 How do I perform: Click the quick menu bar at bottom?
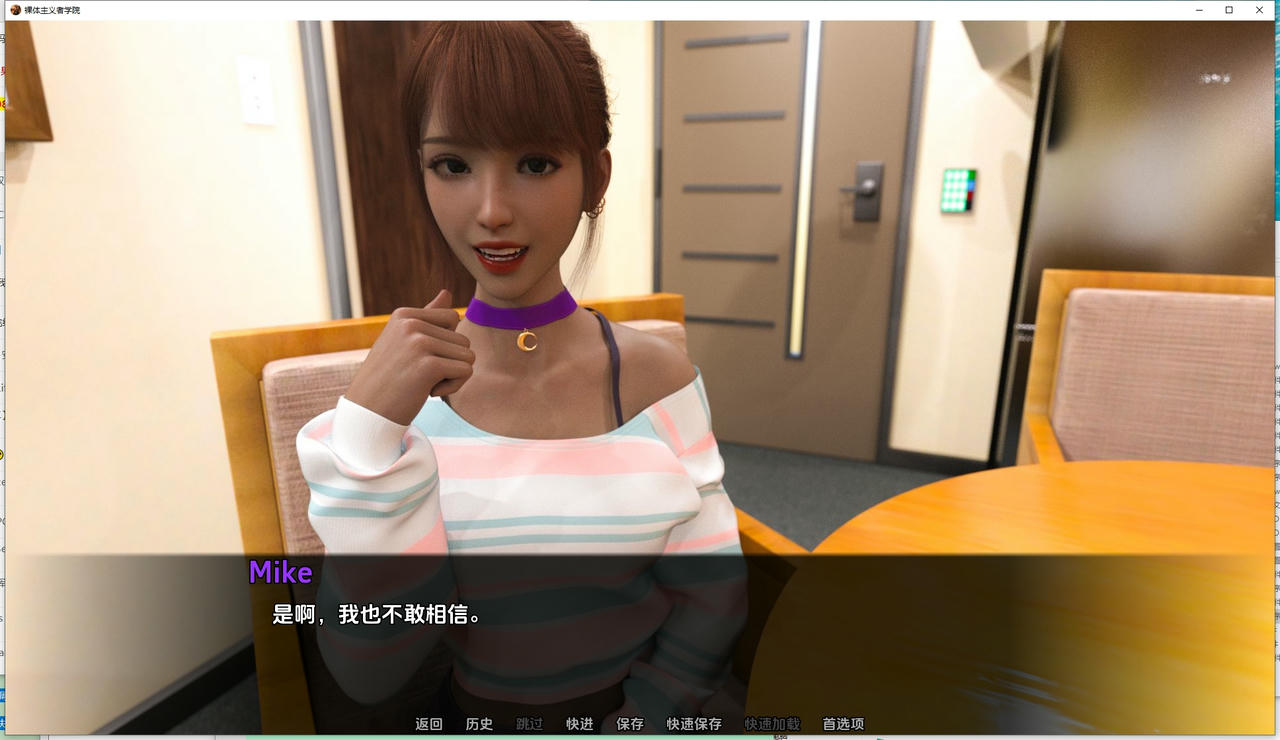point(635,723)
